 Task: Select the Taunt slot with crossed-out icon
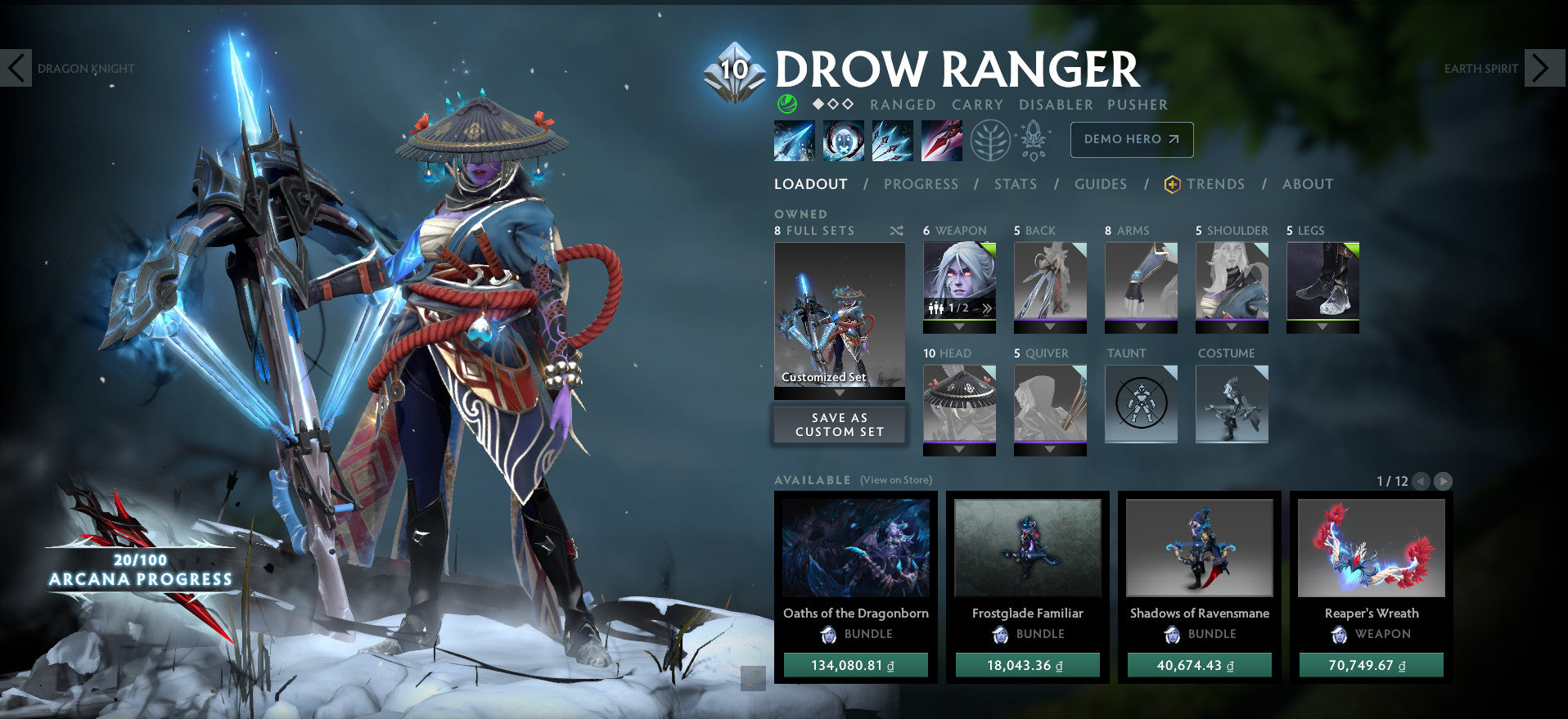click(1141, 402)
